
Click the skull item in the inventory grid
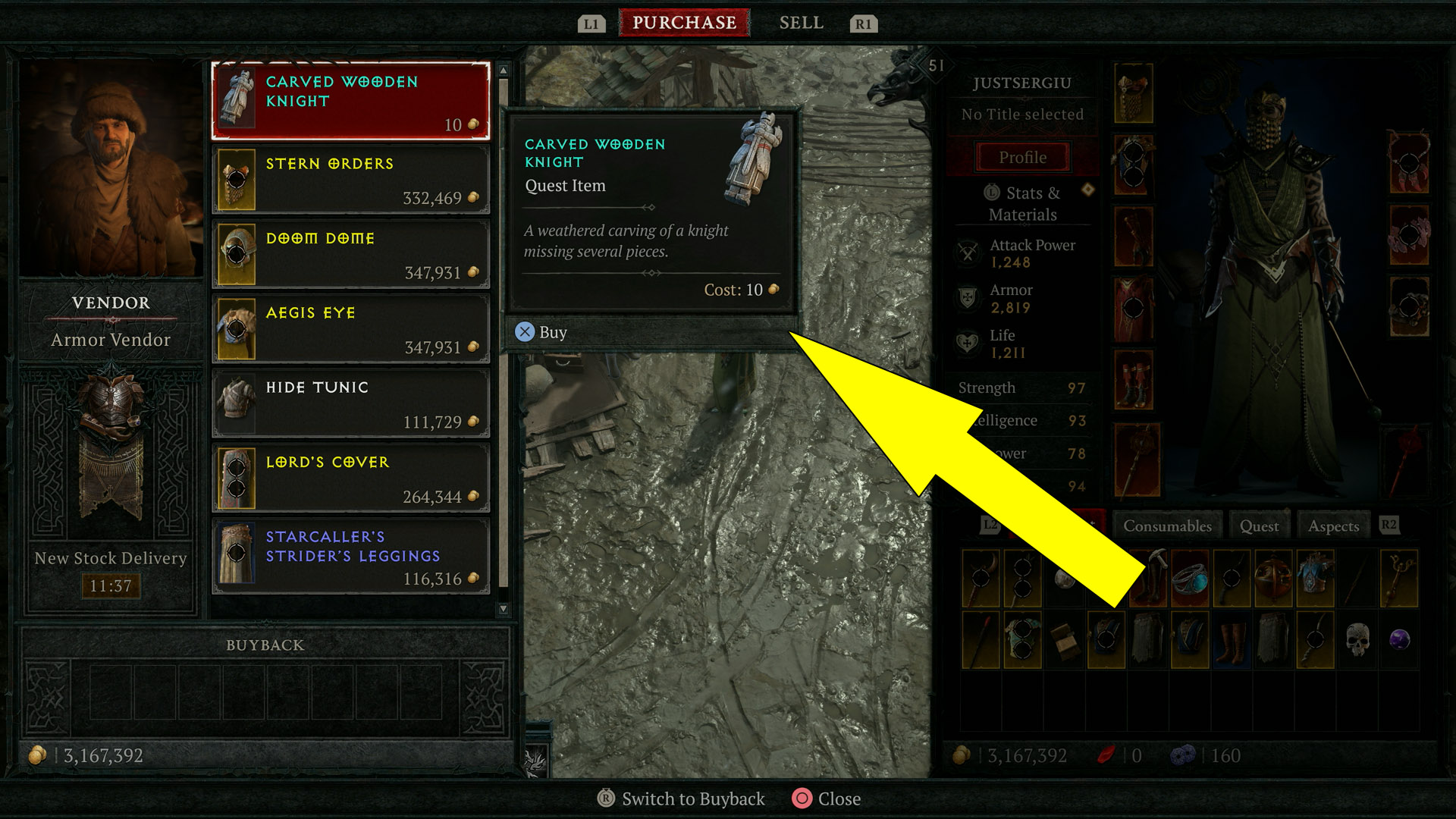coord(1358,639)
